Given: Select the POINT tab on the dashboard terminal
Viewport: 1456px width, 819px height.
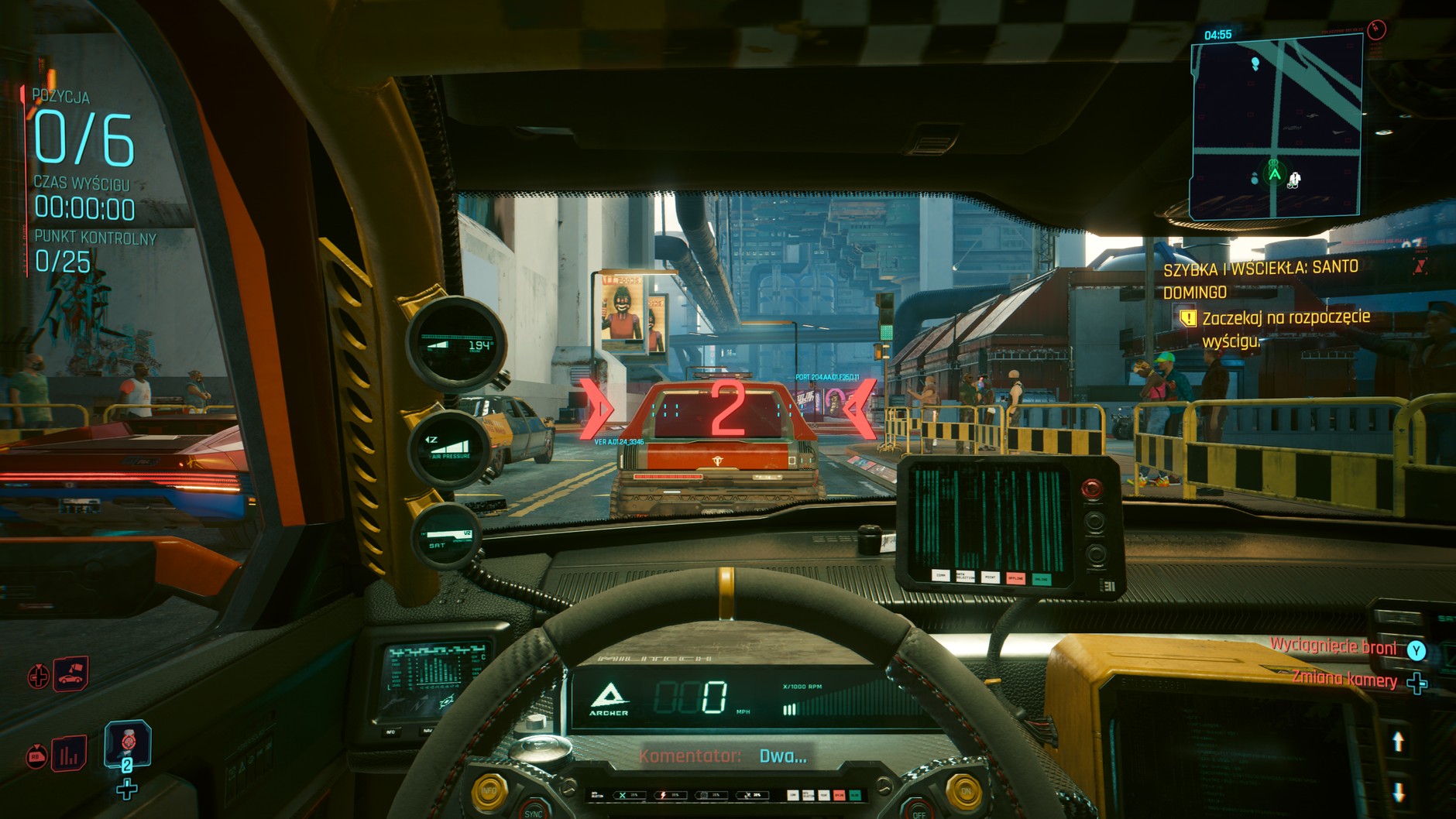Looking at the screenshot, I should 990,577.
